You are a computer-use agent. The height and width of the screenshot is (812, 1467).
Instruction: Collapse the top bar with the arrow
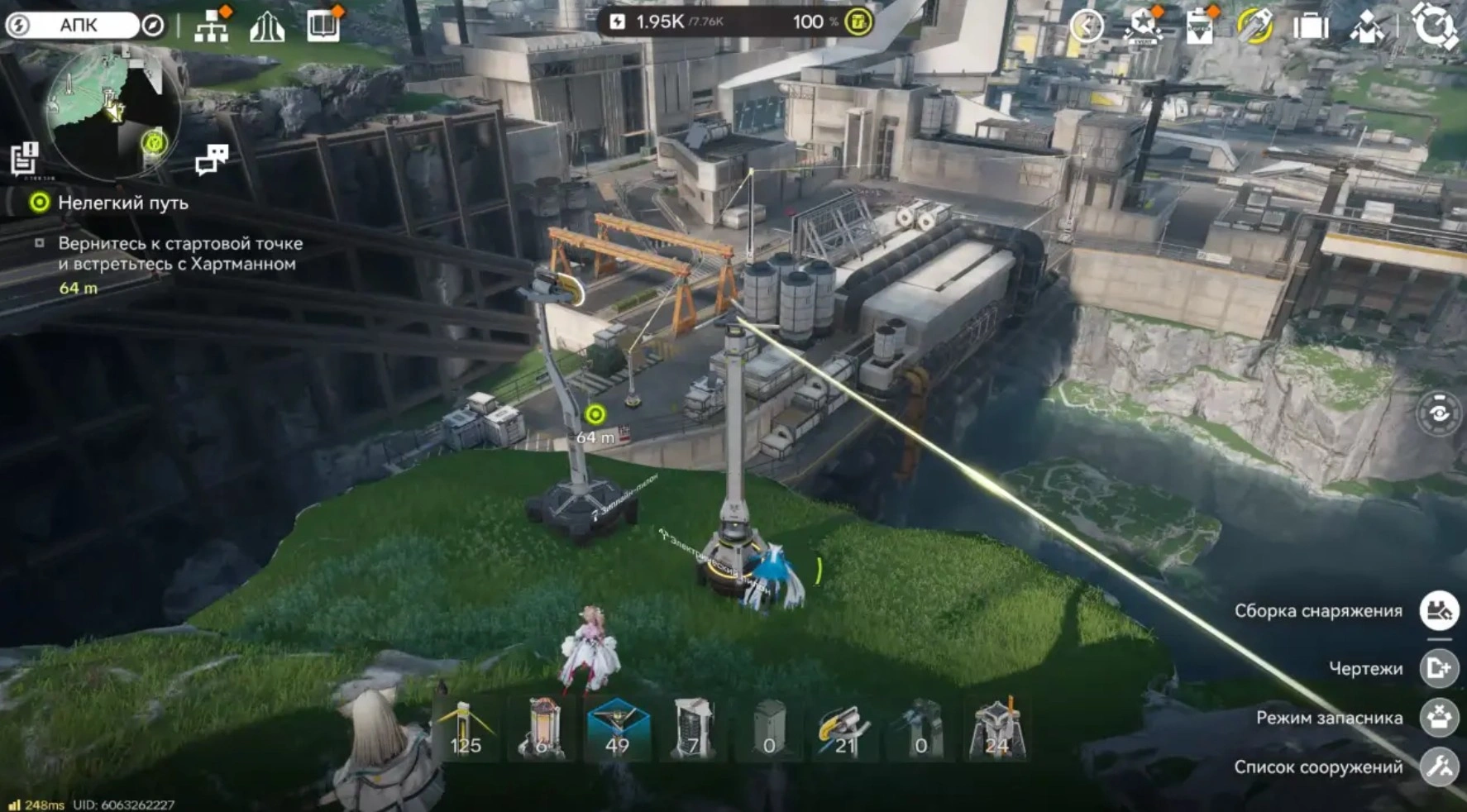click(1087, 26)
